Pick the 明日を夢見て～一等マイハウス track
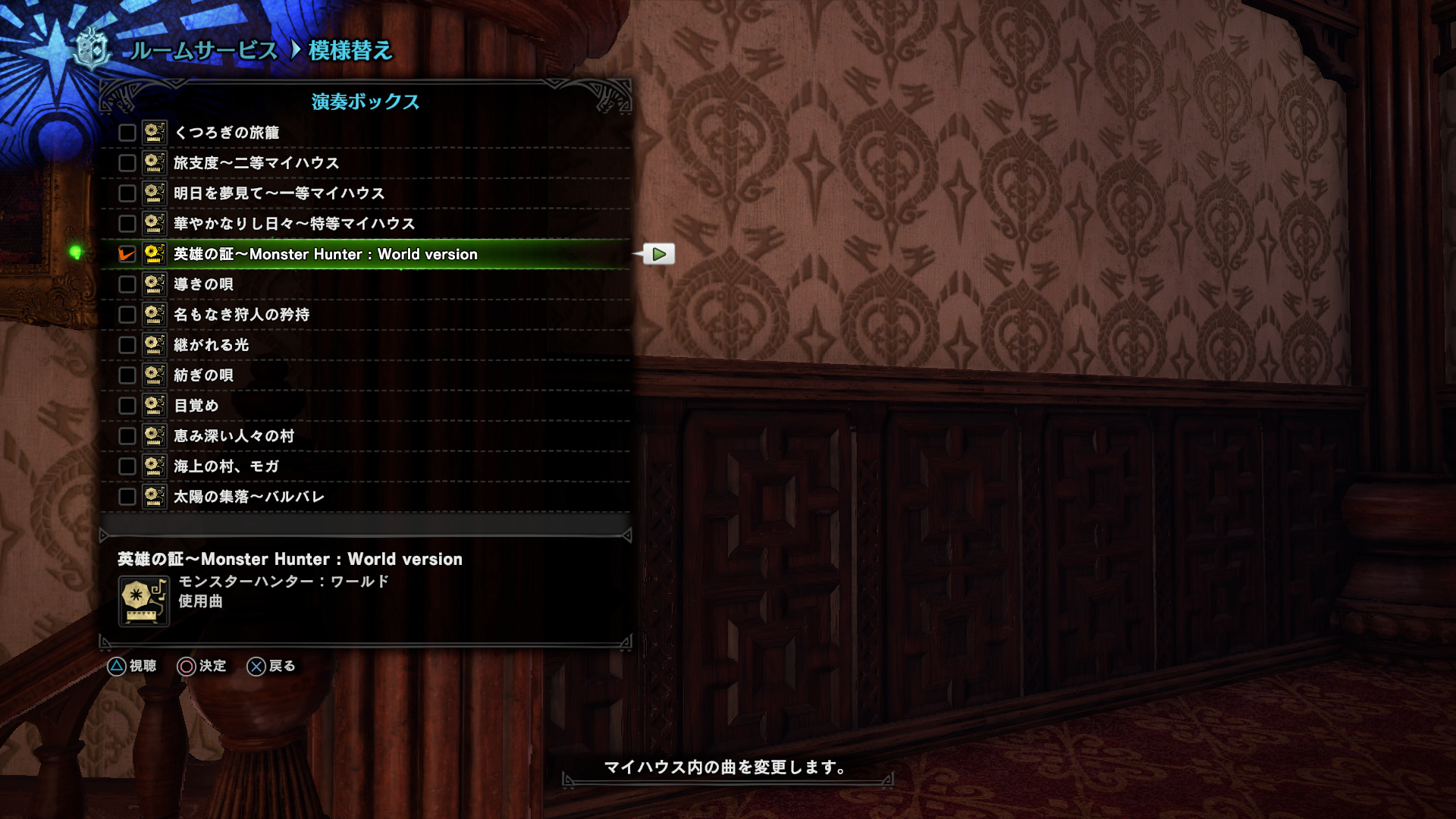The width and height of the screenshot is (1456, 819). (x=279, y=193)
